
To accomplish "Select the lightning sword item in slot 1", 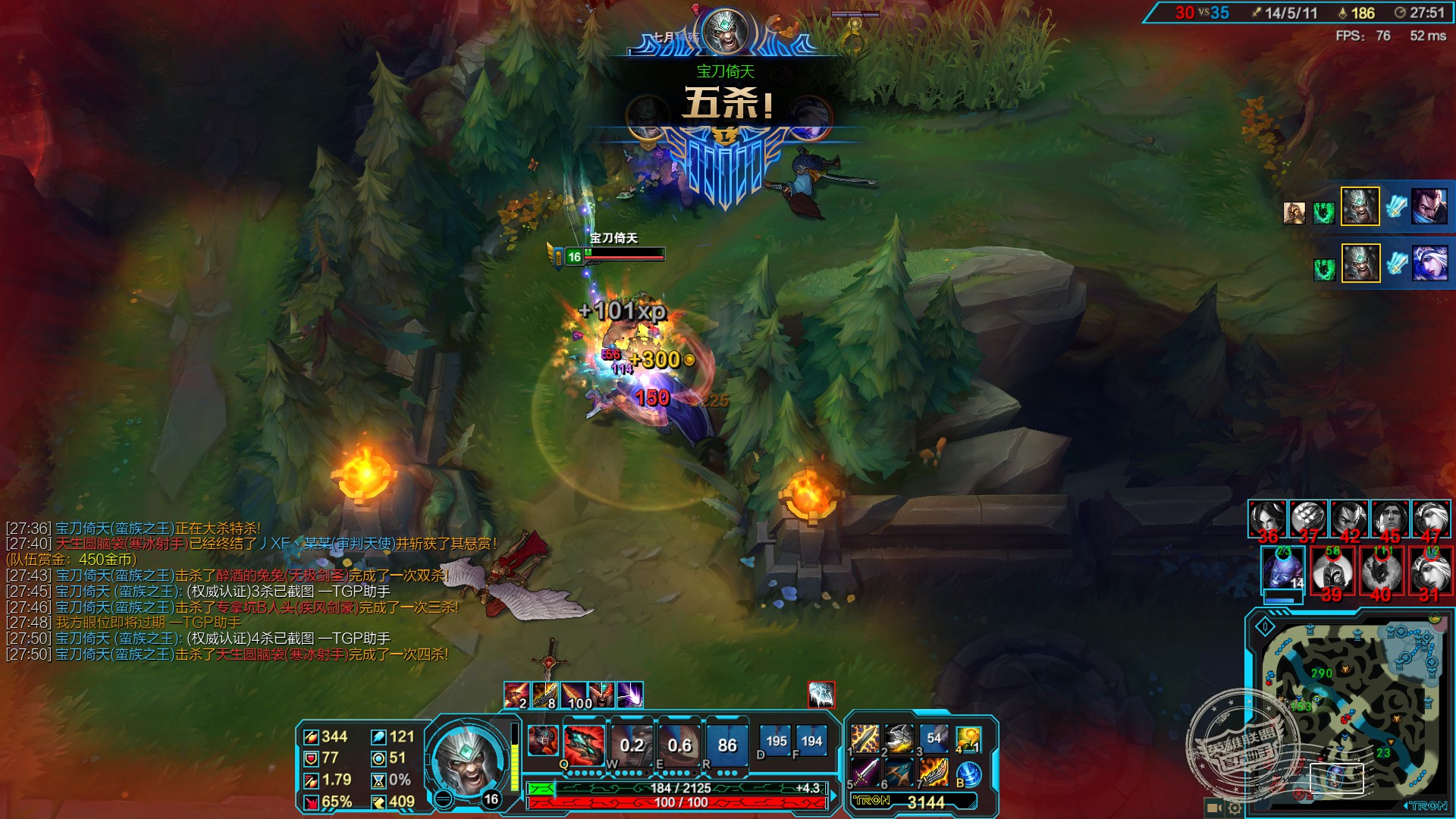I will tap(865, 738).
